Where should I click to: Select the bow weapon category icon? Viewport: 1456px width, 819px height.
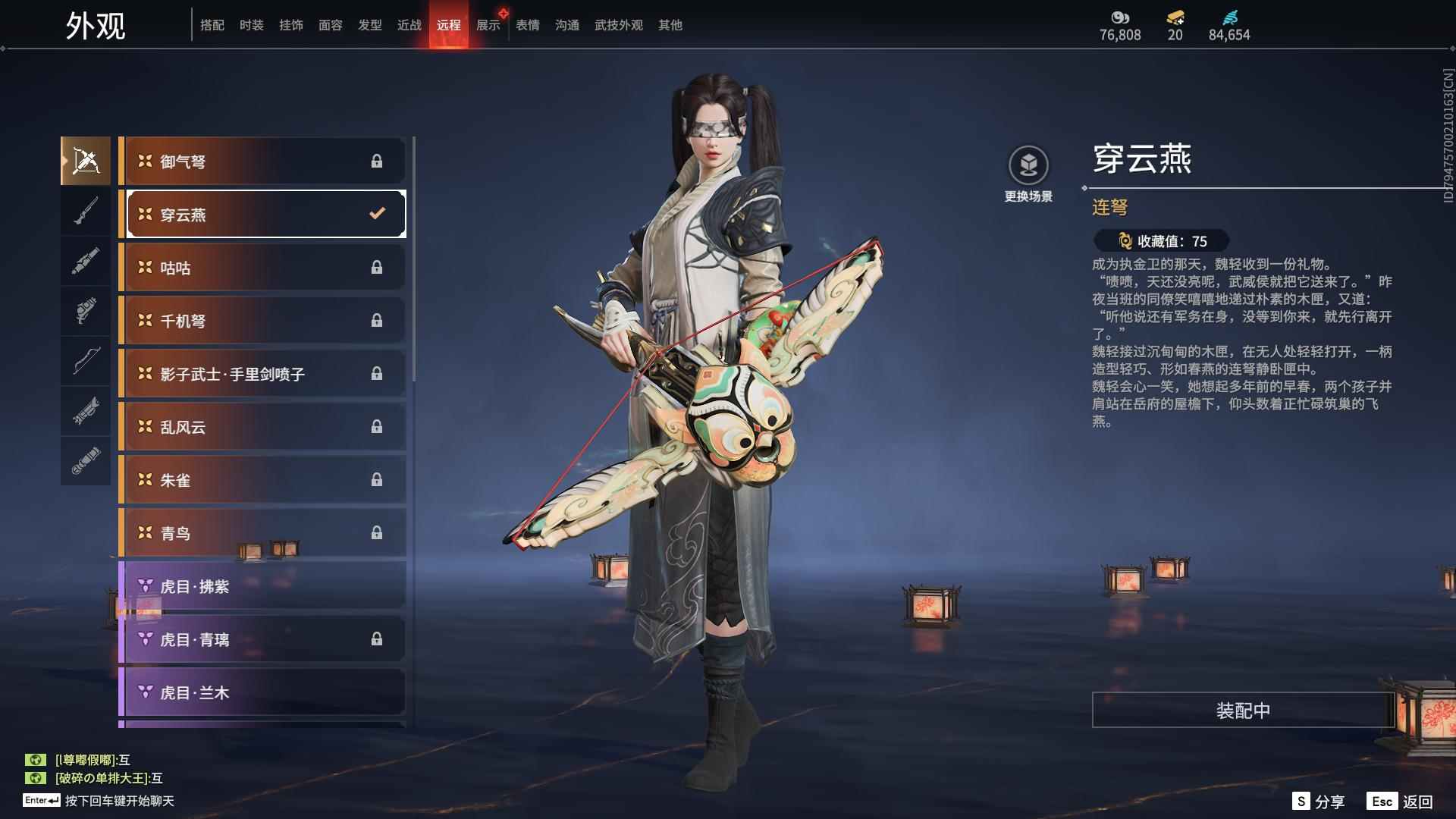pos(86,362)
